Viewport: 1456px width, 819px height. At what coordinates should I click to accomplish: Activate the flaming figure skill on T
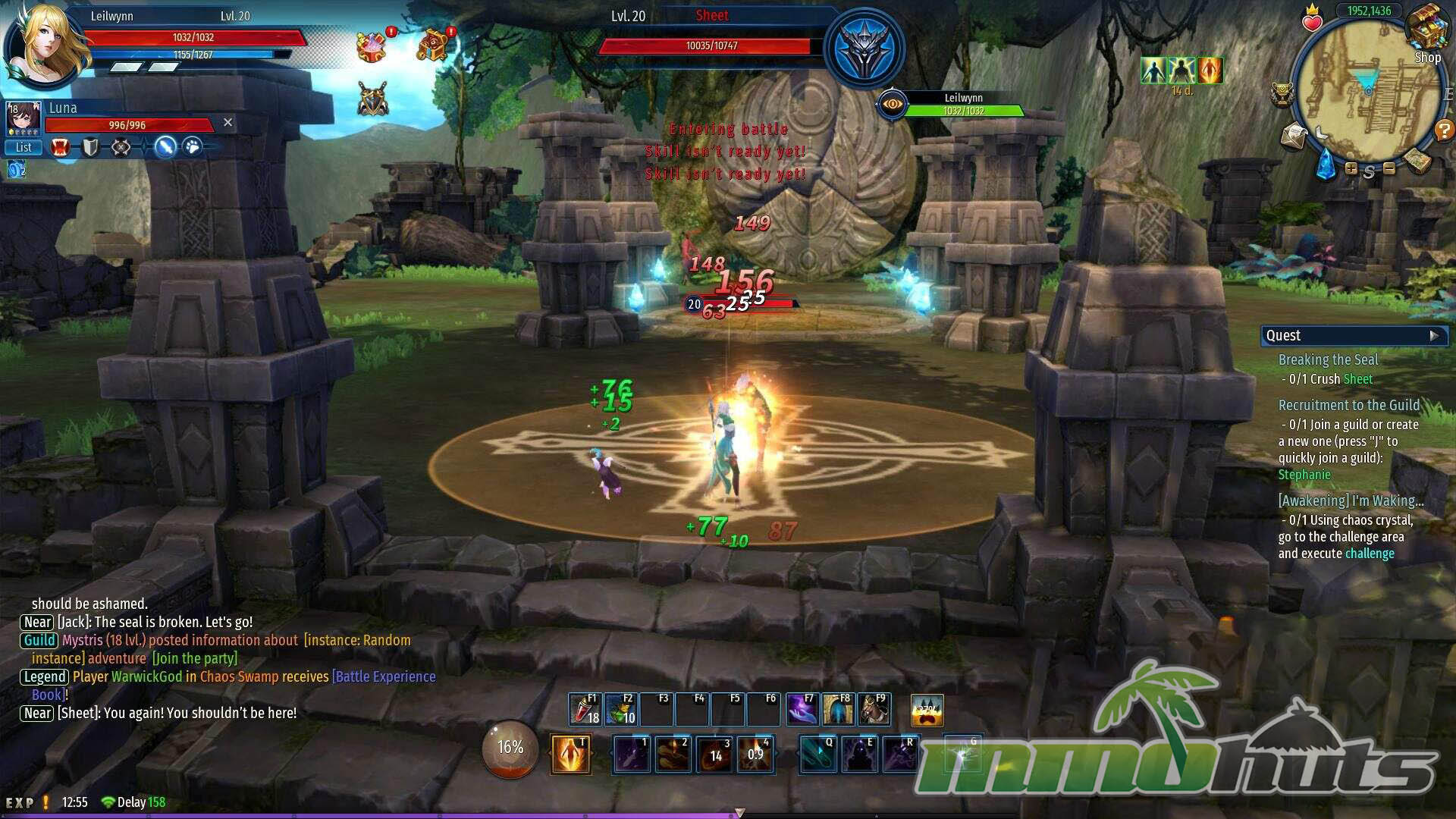pos(570,755)
